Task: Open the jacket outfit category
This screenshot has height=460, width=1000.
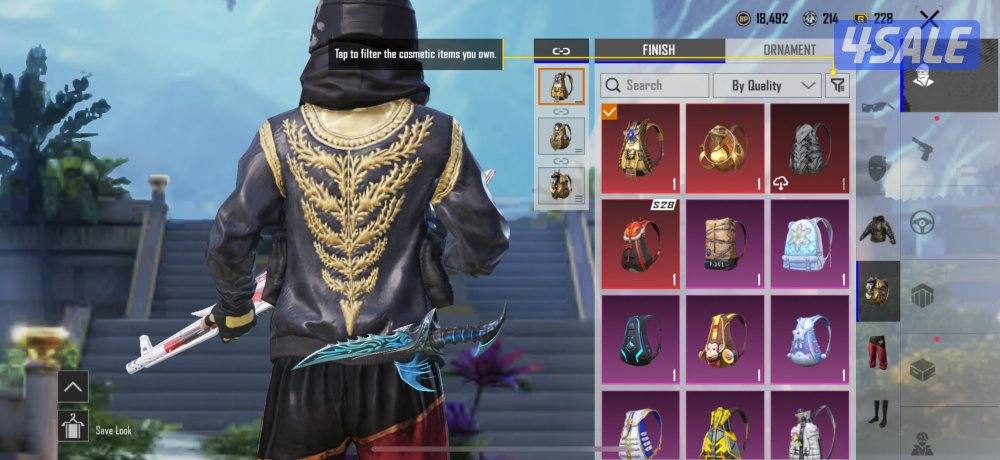Action: point(878,230)
